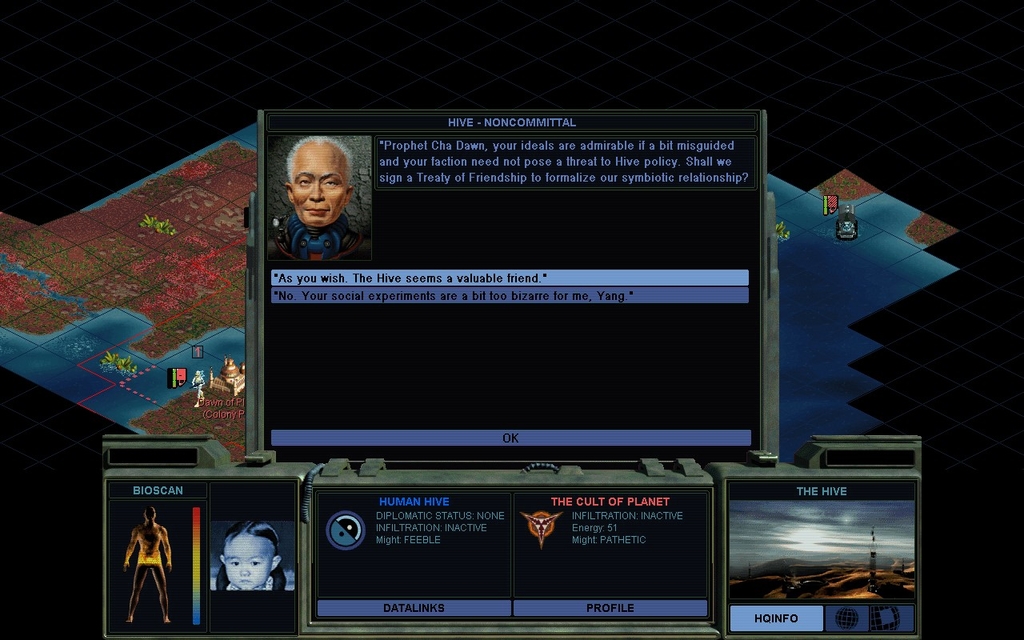
Task: Click the Human Hive faction emblem
Action: (345, 530)
